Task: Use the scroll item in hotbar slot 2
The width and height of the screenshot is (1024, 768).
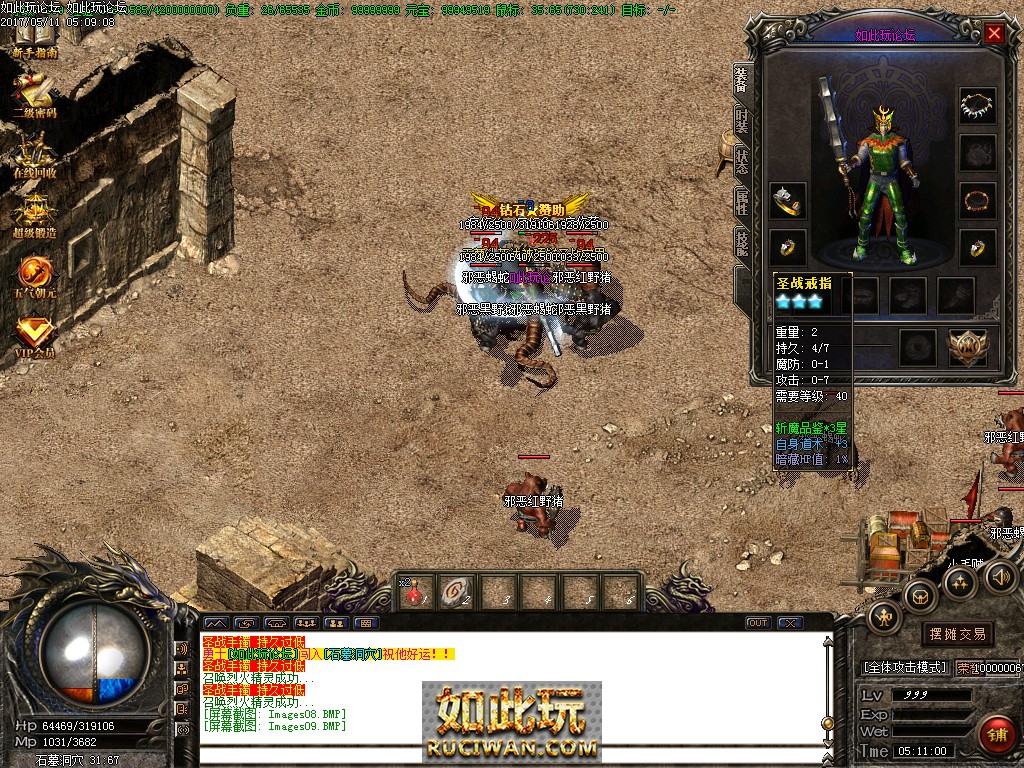Action: (456, 592)
